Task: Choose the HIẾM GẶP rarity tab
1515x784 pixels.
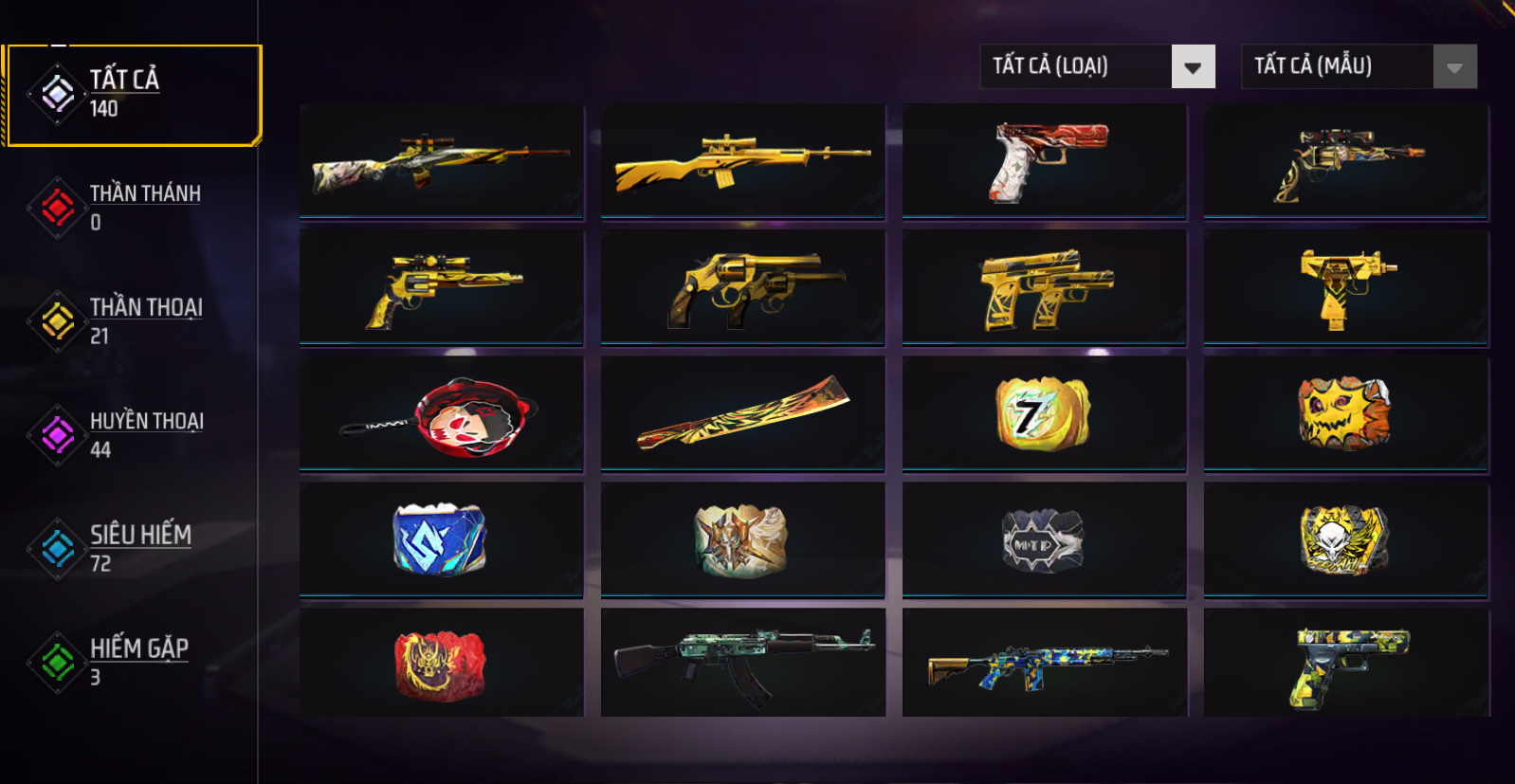Action: pyautogui.click(x=133, y=663)
